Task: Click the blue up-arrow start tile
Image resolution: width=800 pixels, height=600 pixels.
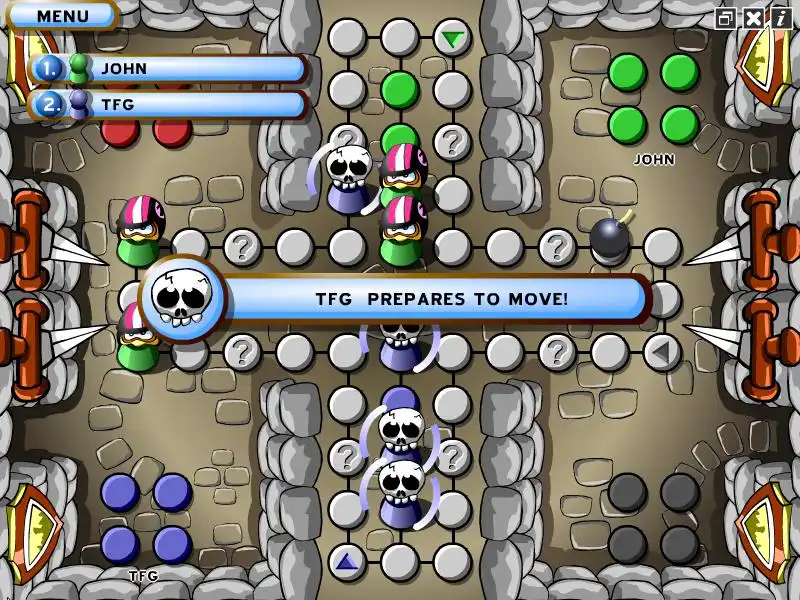Action: [x=347, y=561]
